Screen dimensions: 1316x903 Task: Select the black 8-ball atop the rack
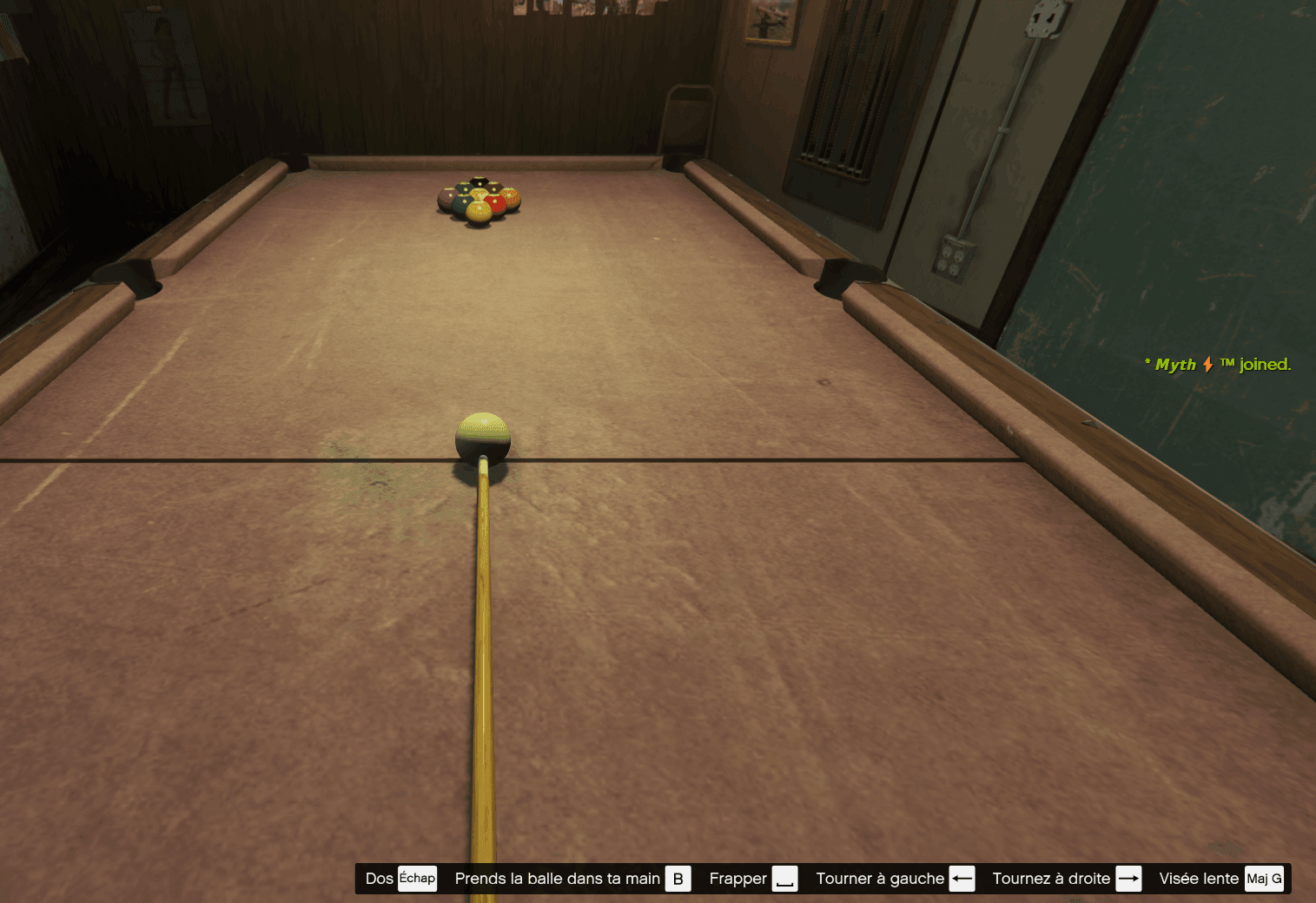[x=480, y=182]
